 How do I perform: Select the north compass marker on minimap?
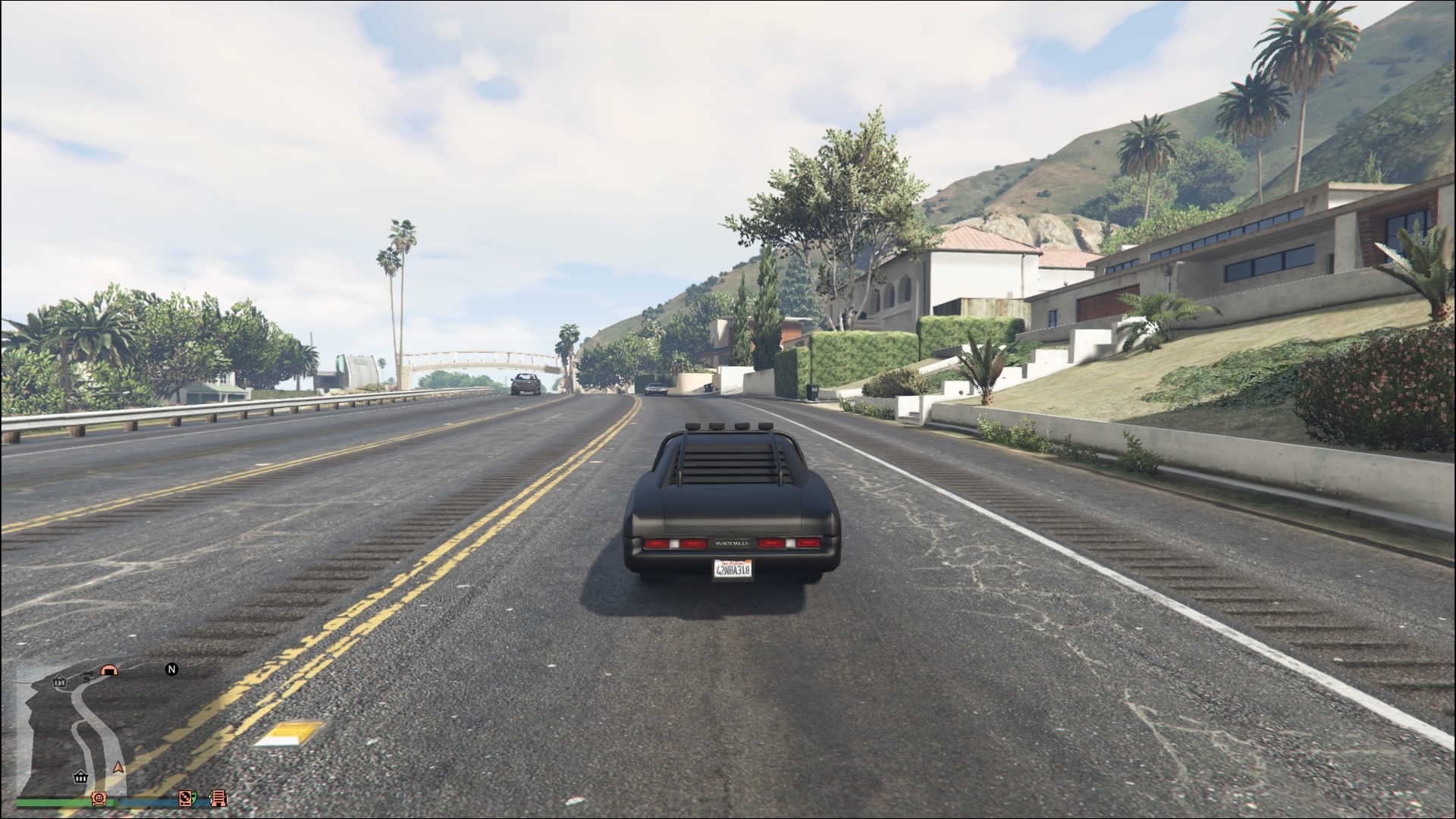171,669
